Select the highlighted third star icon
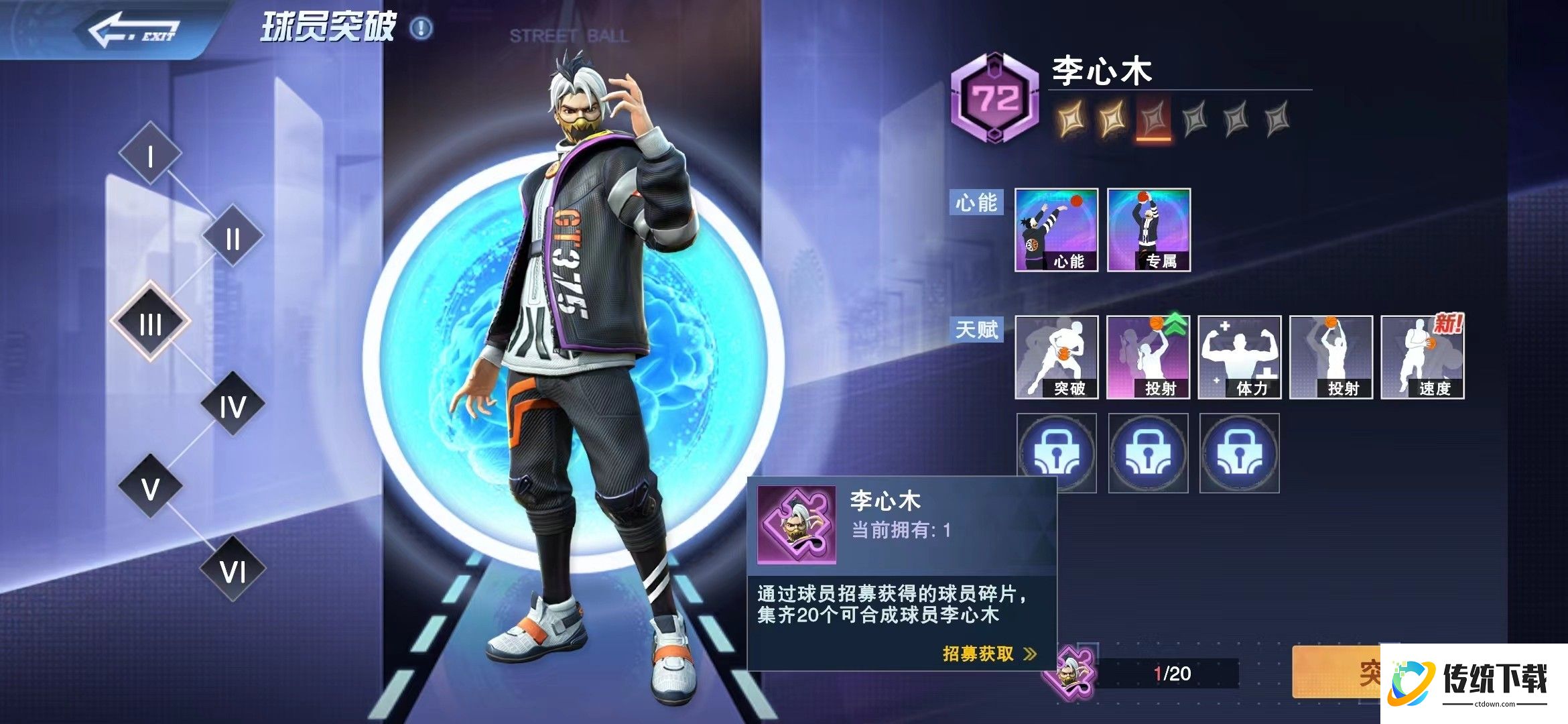Viewport: 1568px width, 724px height. click(x=1153, y=121)
